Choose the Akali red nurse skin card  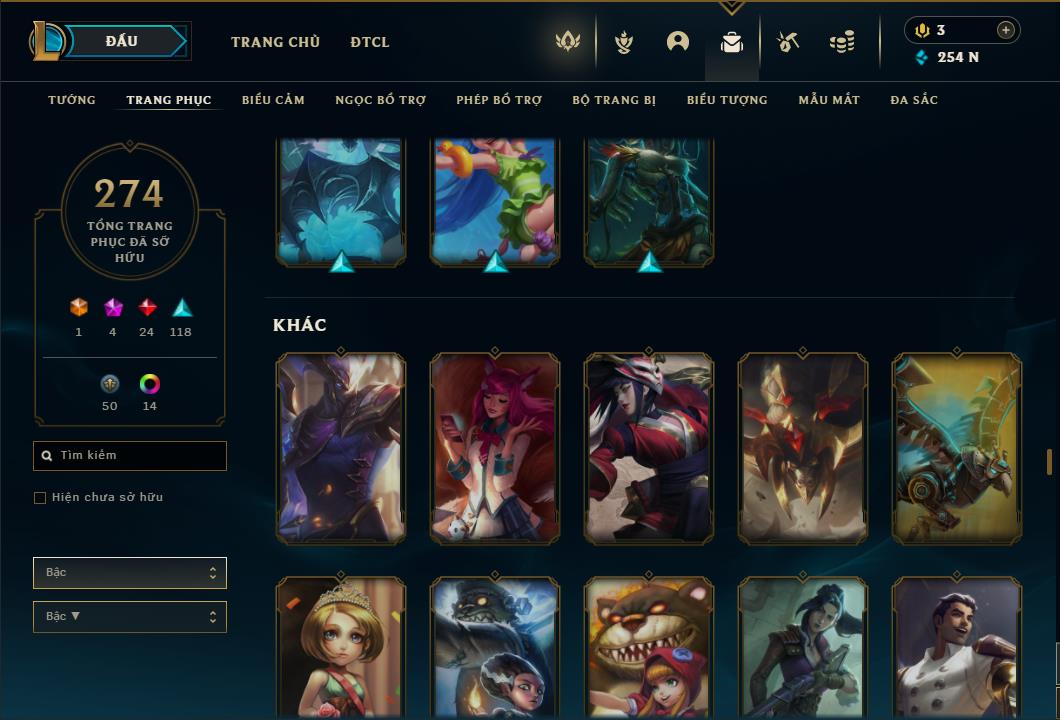pyautogui.click(x=649, y=447)
